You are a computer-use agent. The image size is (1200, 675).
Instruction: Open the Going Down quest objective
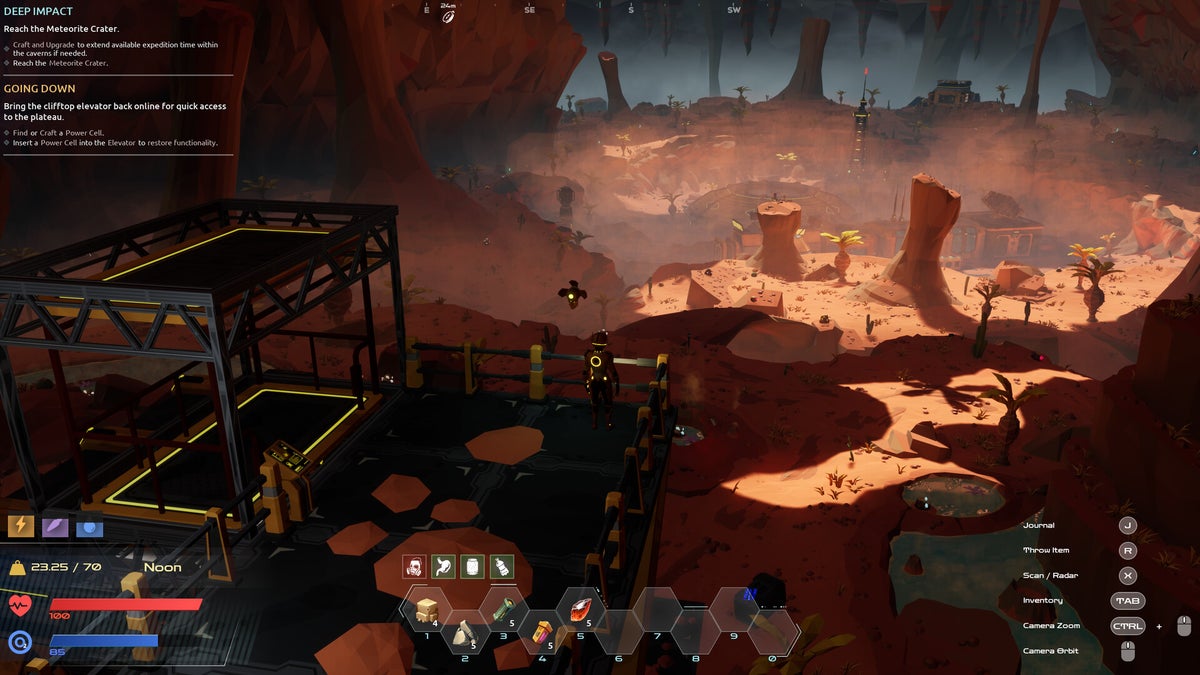[x=39, y=89]
